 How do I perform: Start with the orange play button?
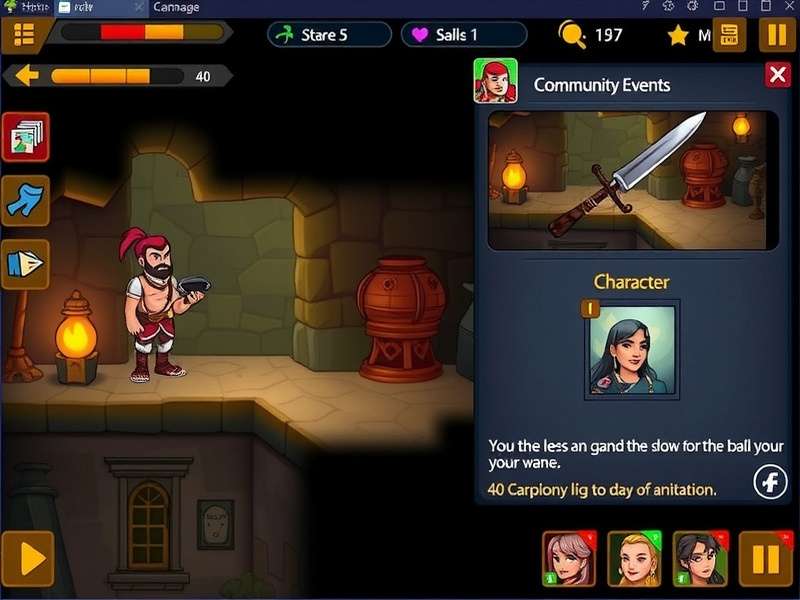(27, 558)
